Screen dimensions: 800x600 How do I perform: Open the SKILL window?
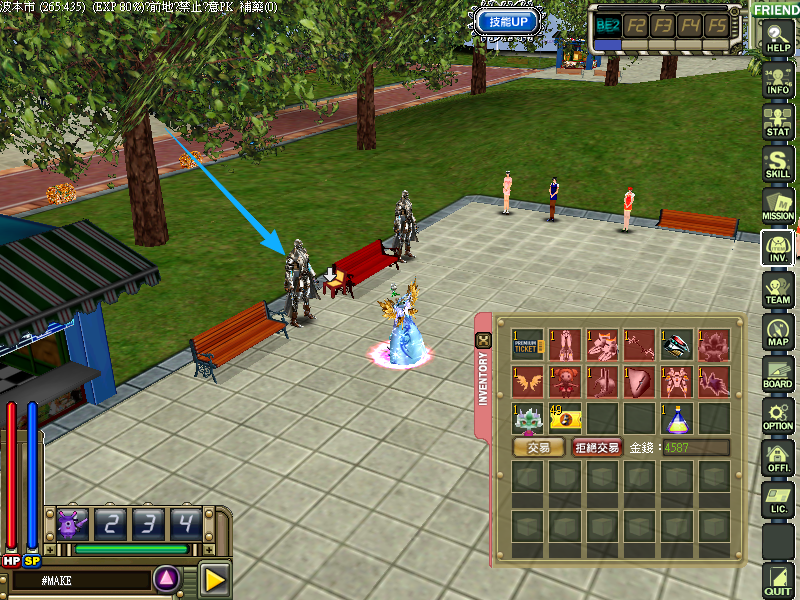[777, 162]
